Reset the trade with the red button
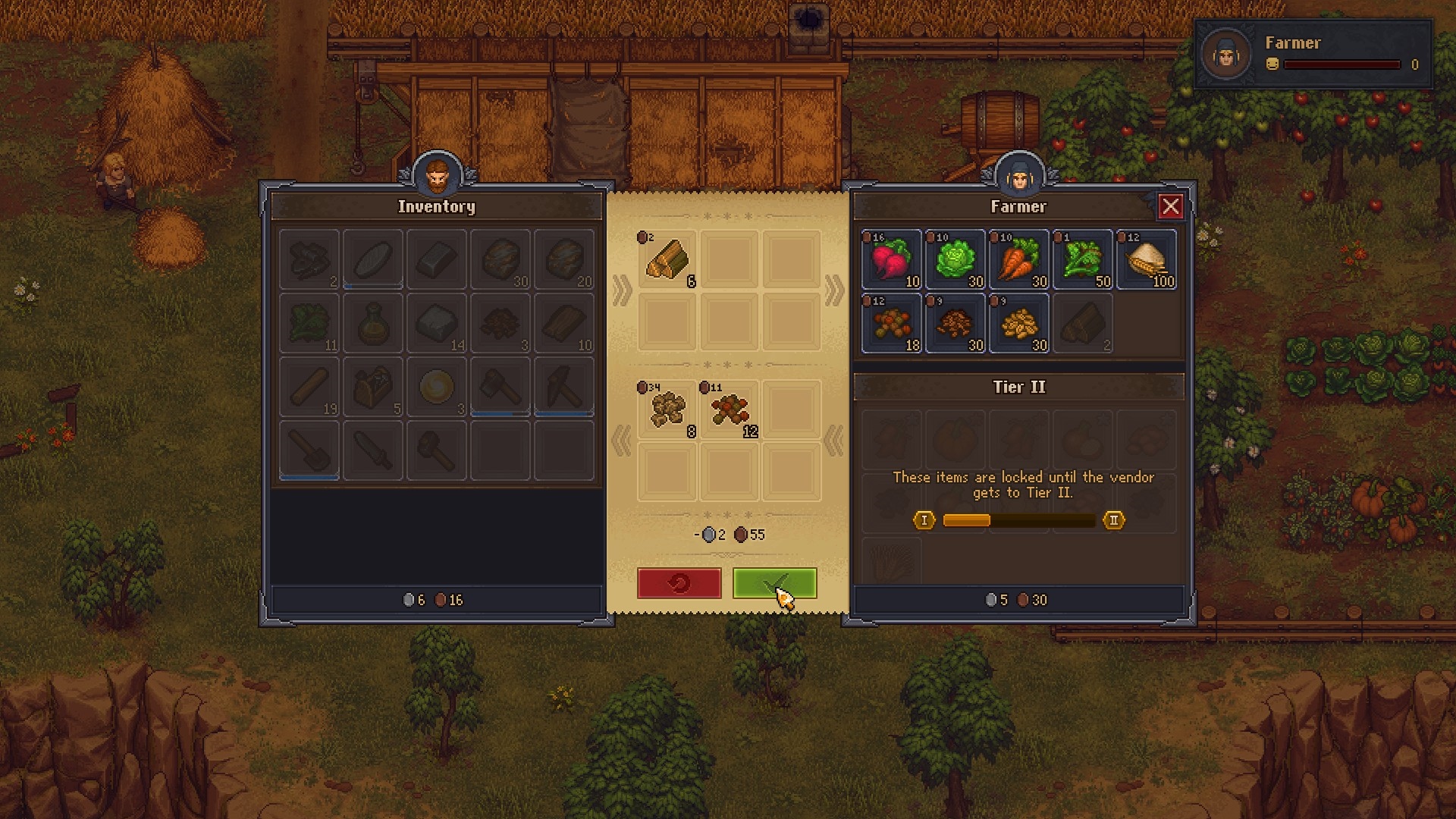The width and height of the screenshot is (1456, 819). click(x=679, y=583)
